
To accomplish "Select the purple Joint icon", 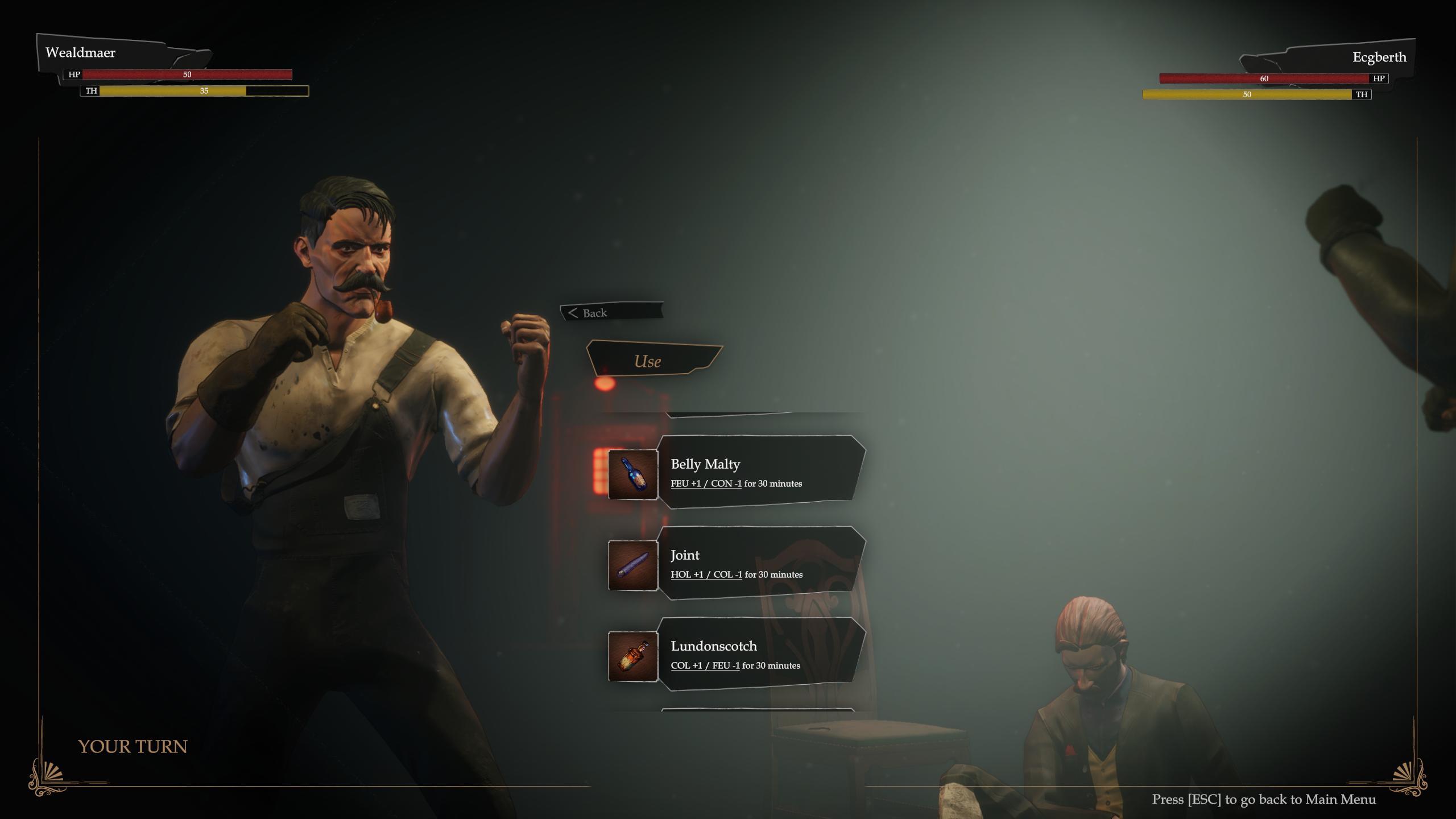I will 633,565.
